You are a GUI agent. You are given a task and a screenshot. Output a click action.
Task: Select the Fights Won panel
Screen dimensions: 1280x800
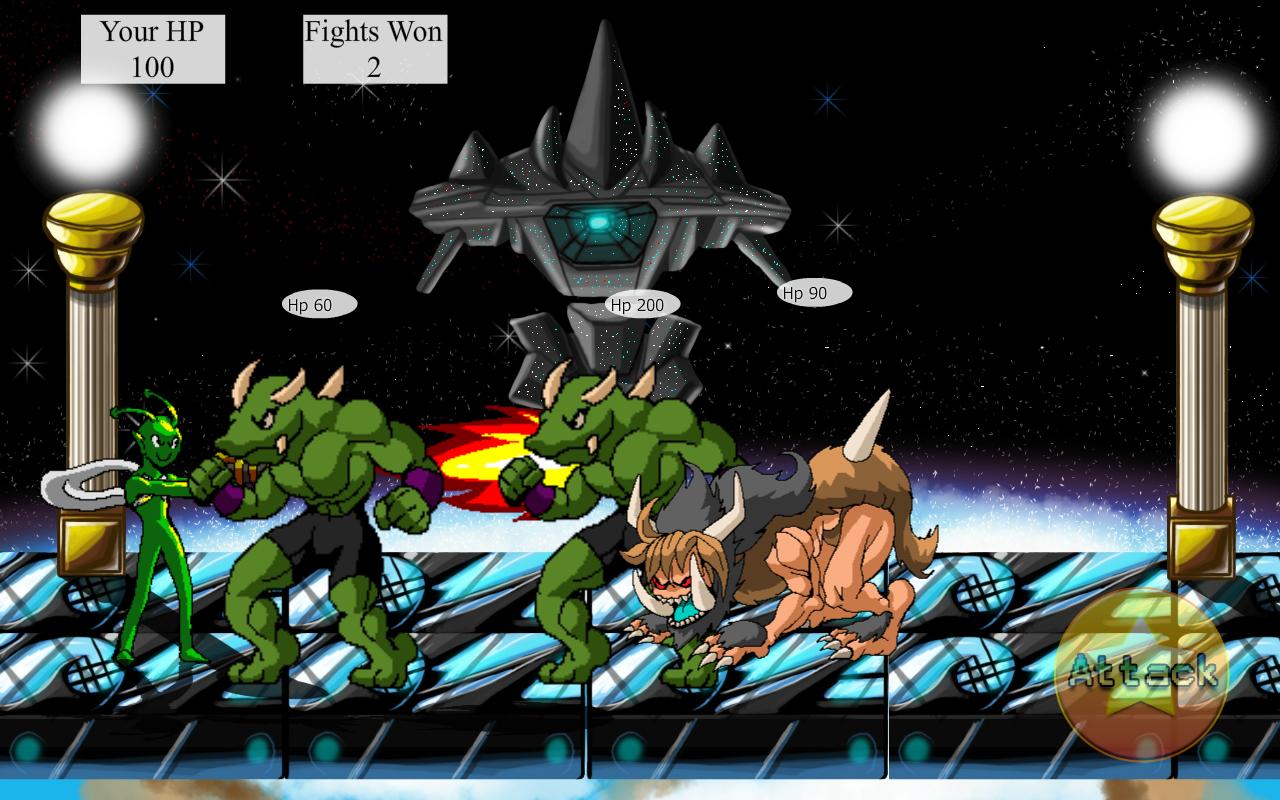(x=373, y=46)
